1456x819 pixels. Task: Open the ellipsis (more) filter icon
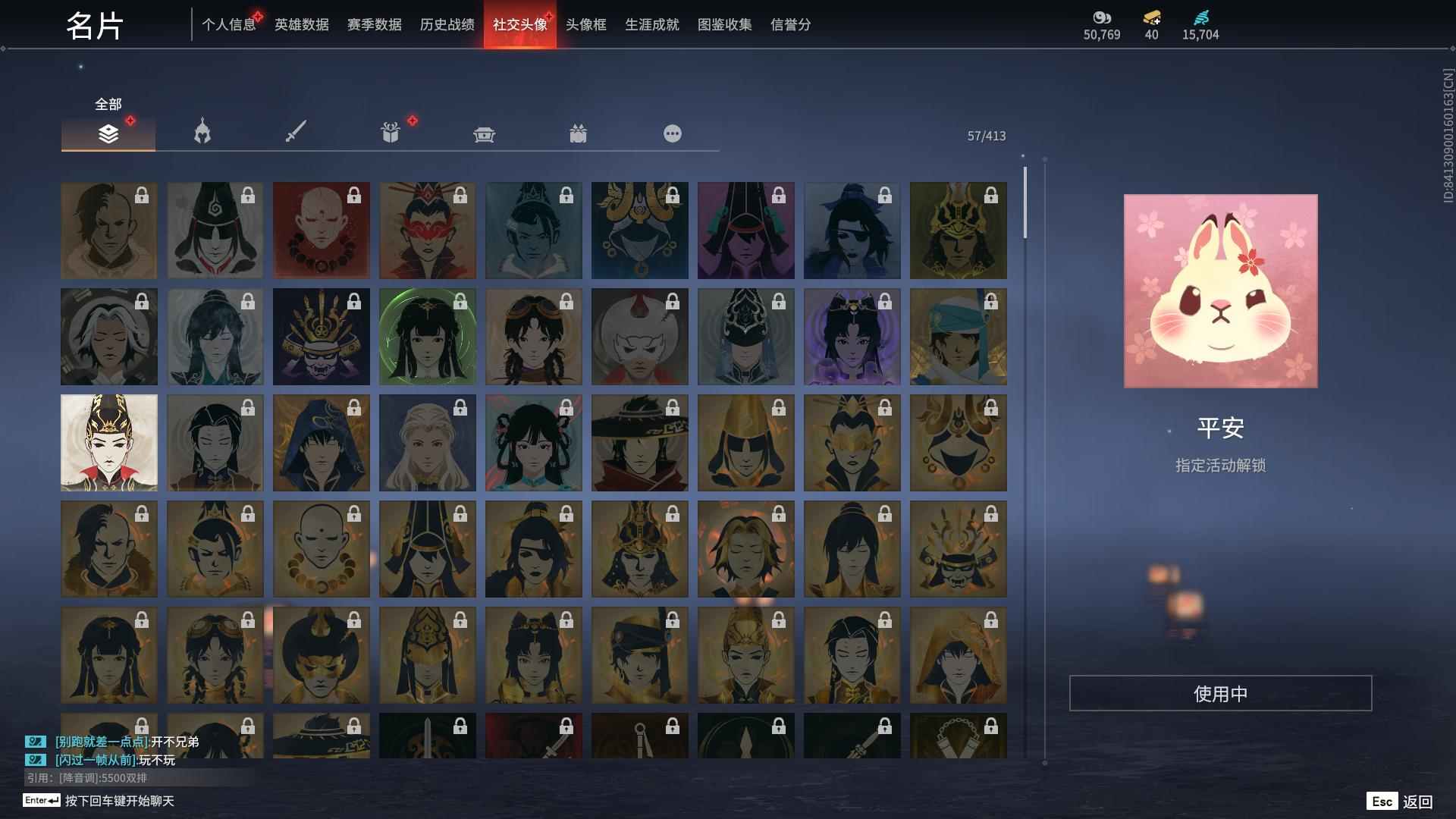pos(673,133)
